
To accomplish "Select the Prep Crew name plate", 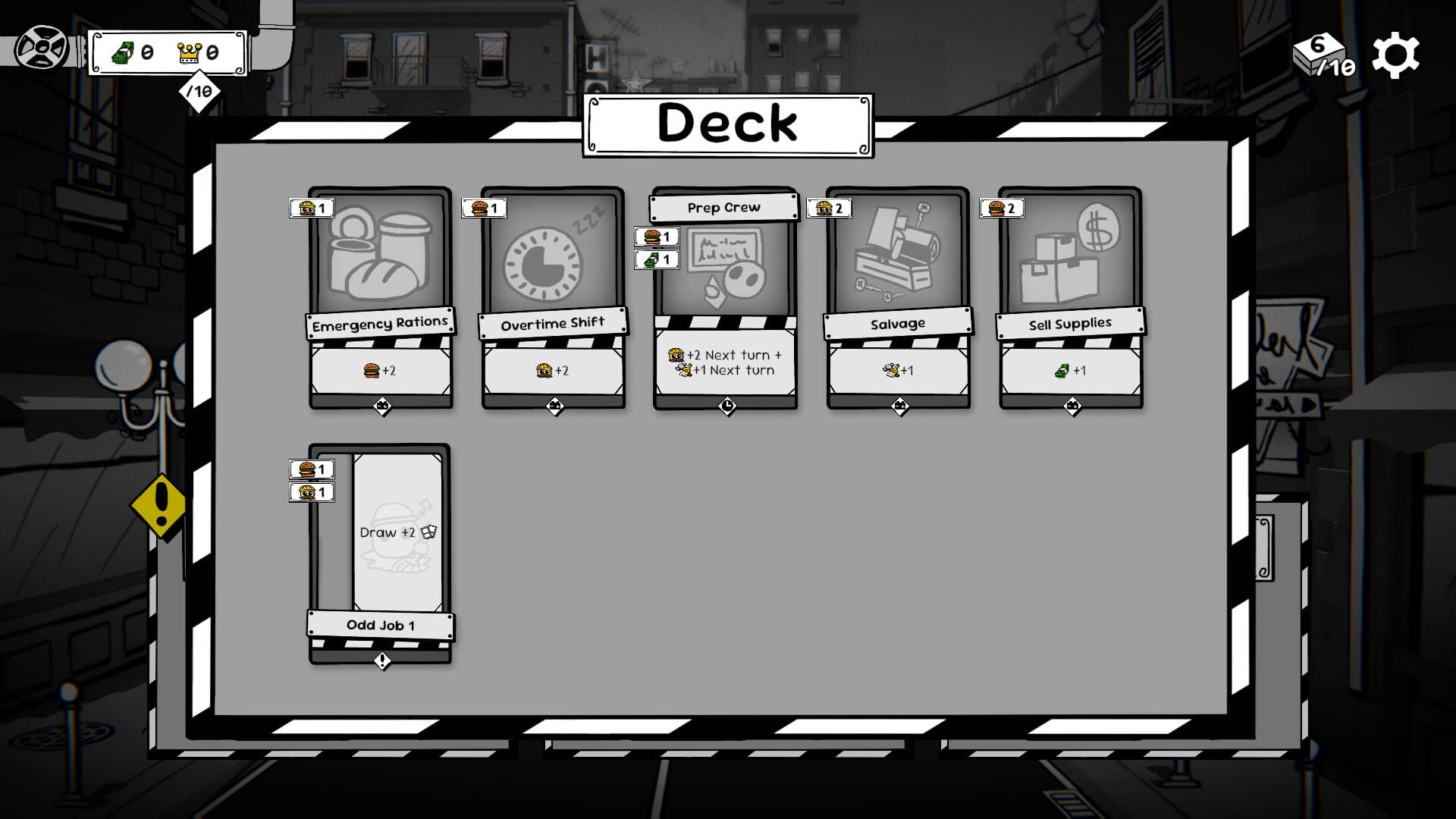I will [x=724, y=206].
